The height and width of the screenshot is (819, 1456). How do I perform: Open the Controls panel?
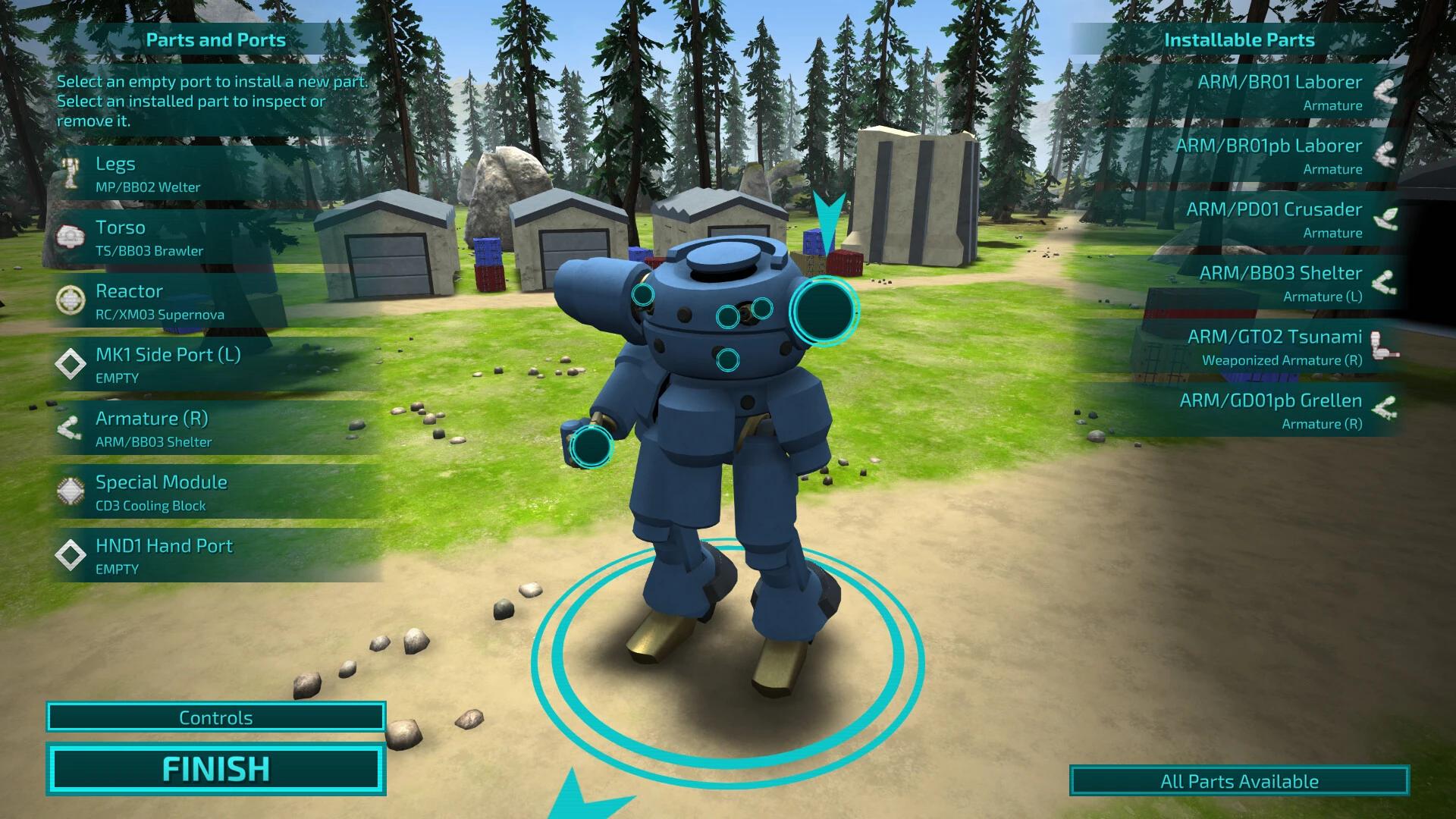(x=215, y=717)
